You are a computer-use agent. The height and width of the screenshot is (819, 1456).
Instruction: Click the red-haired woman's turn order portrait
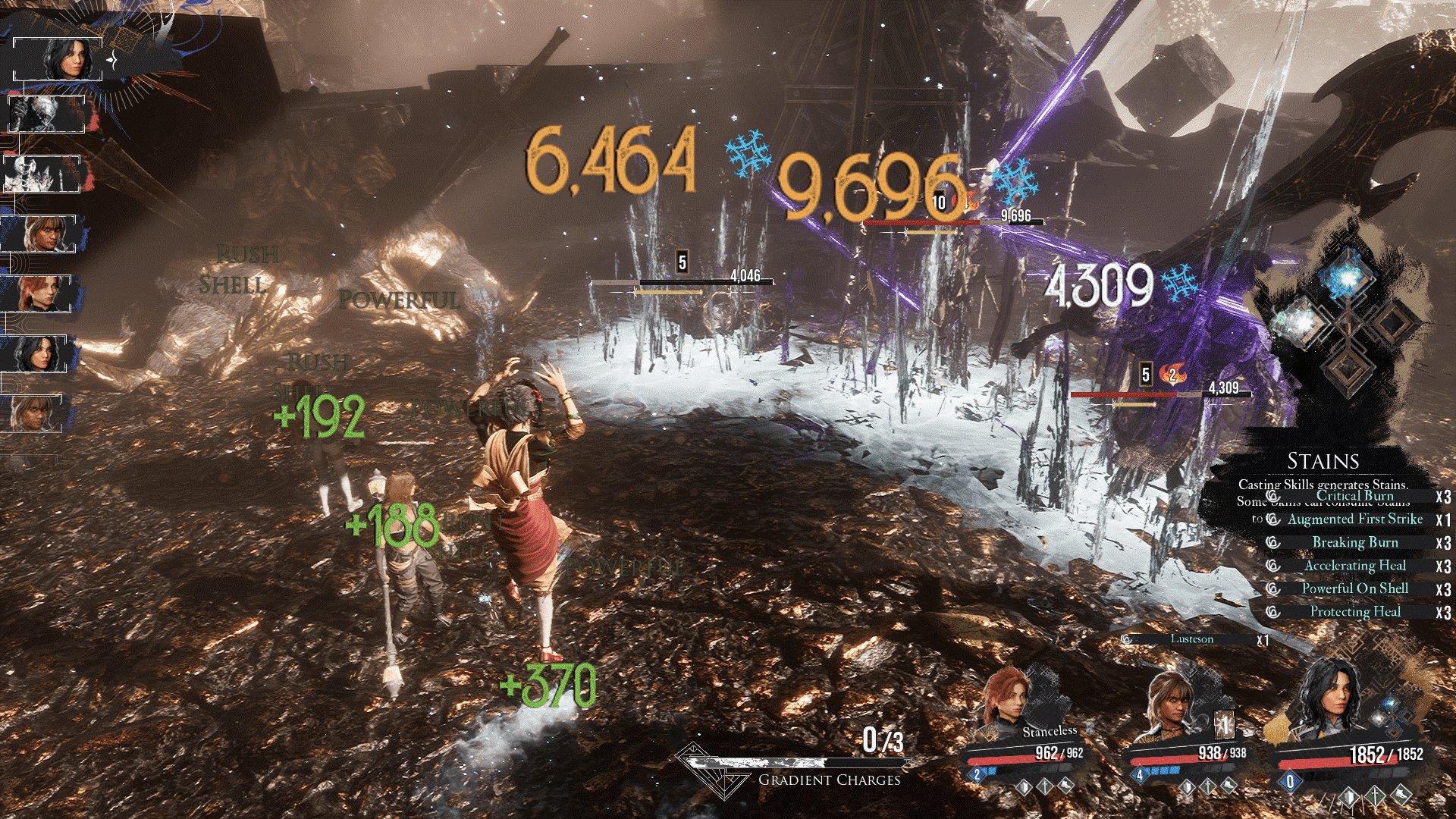pyautogui.click(x=39, y=294)
